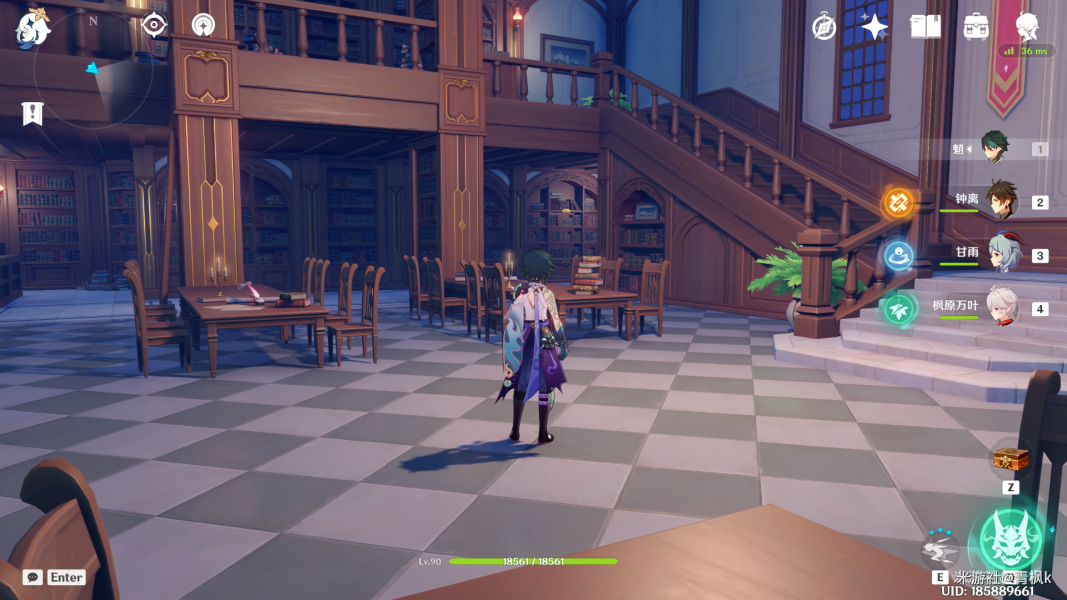Select party member 魈
The width and height of the screenshot is (1067, 600).
[x=994, y=148]
